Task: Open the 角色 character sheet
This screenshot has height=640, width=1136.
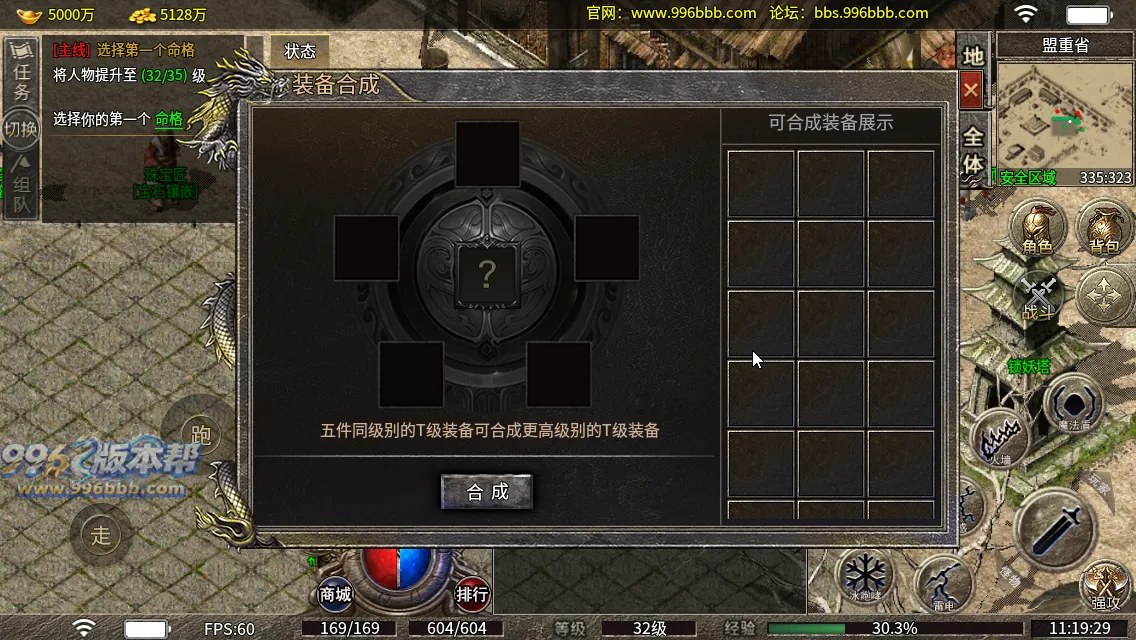Action: (x=1037, y=227)
